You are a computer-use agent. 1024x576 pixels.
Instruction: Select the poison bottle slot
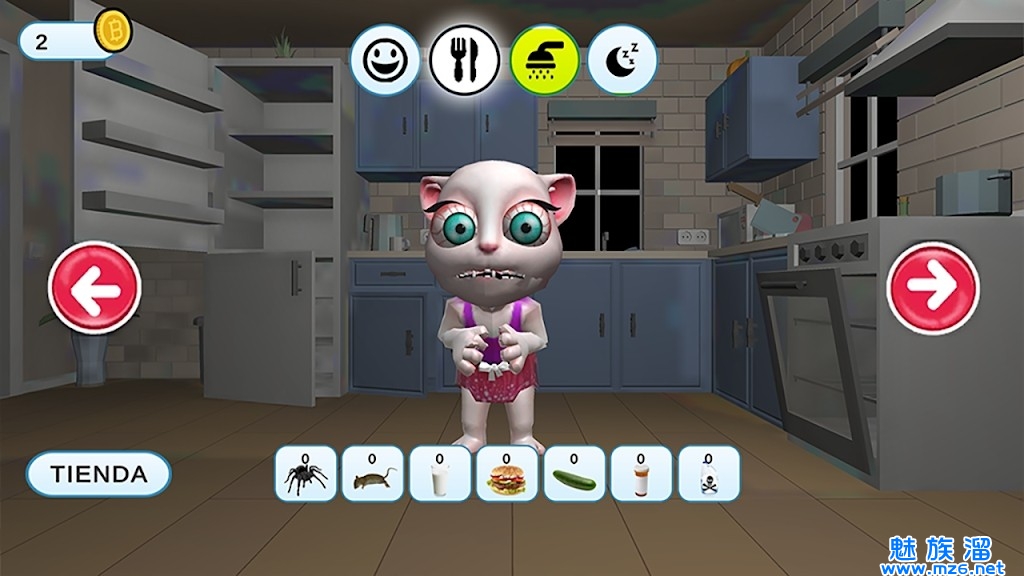tap(709, 474)
